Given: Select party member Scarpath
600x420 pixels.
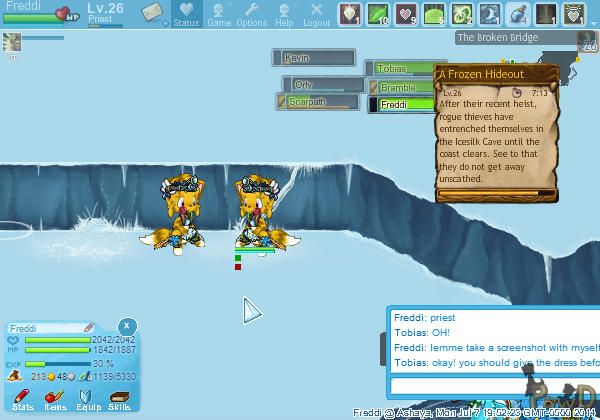Looking at the screenshot, I should pos(320,102).
